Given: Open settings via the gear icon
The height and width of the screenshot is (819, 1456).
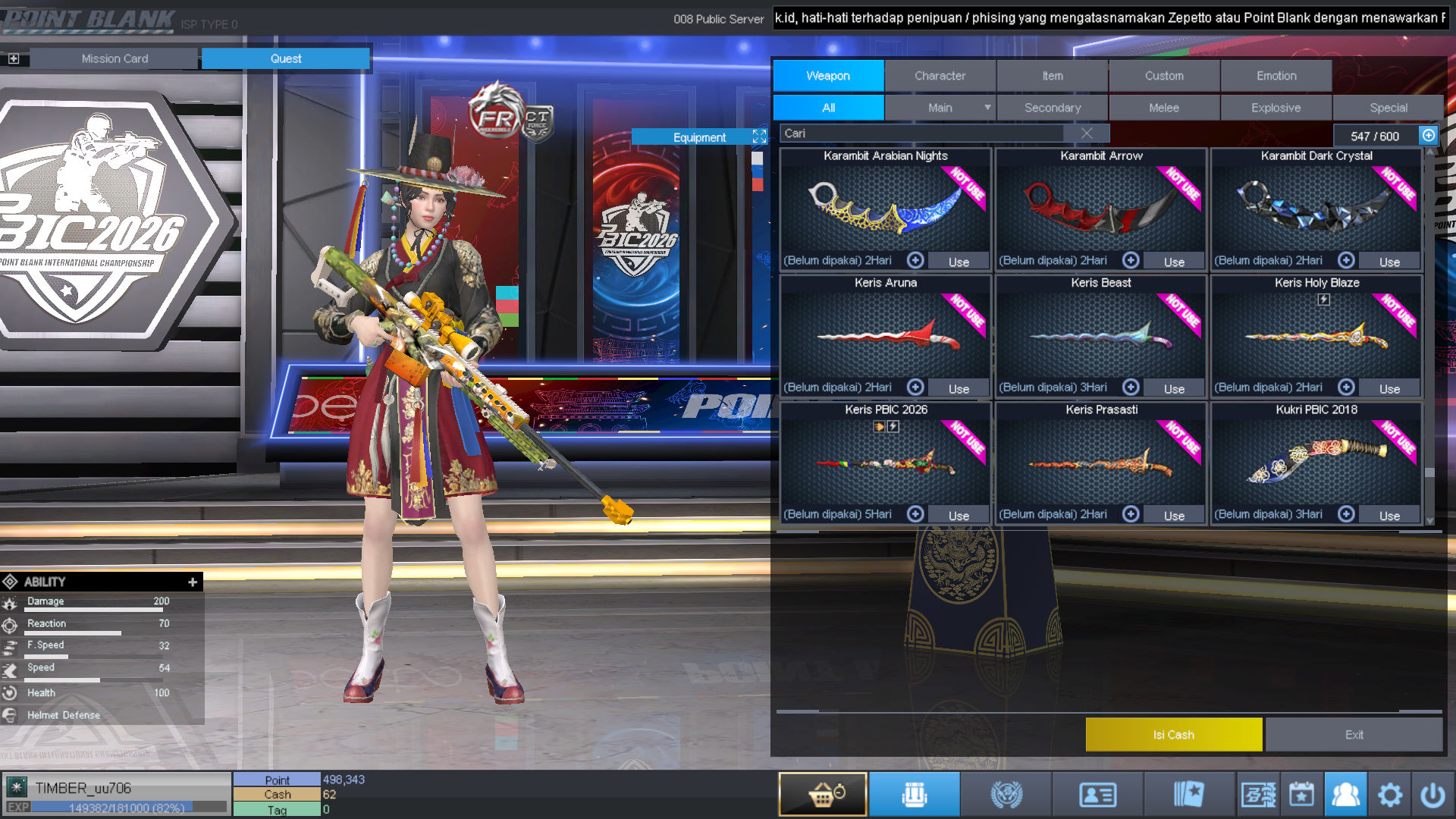Looking at the screenshot, I should pos(1389,795).
